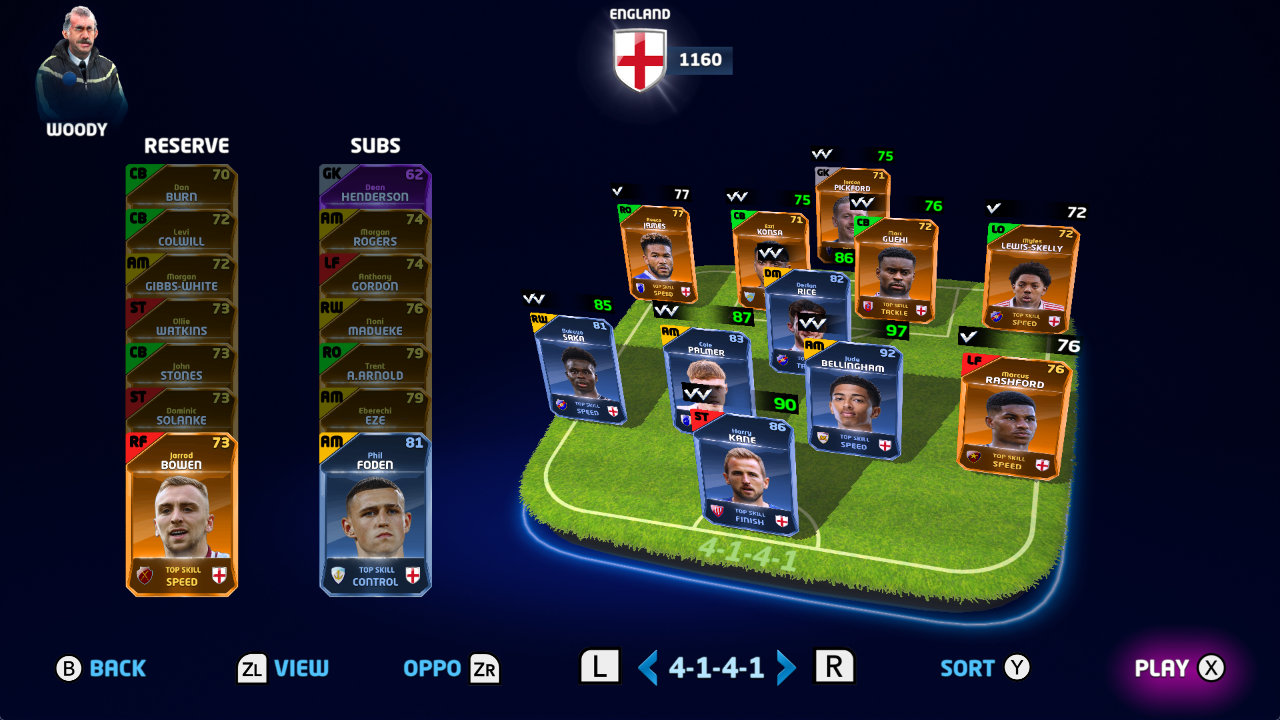Screen dimensions: 1280x720
Task: Switch to the RESERVE panel
Action: 185,145
